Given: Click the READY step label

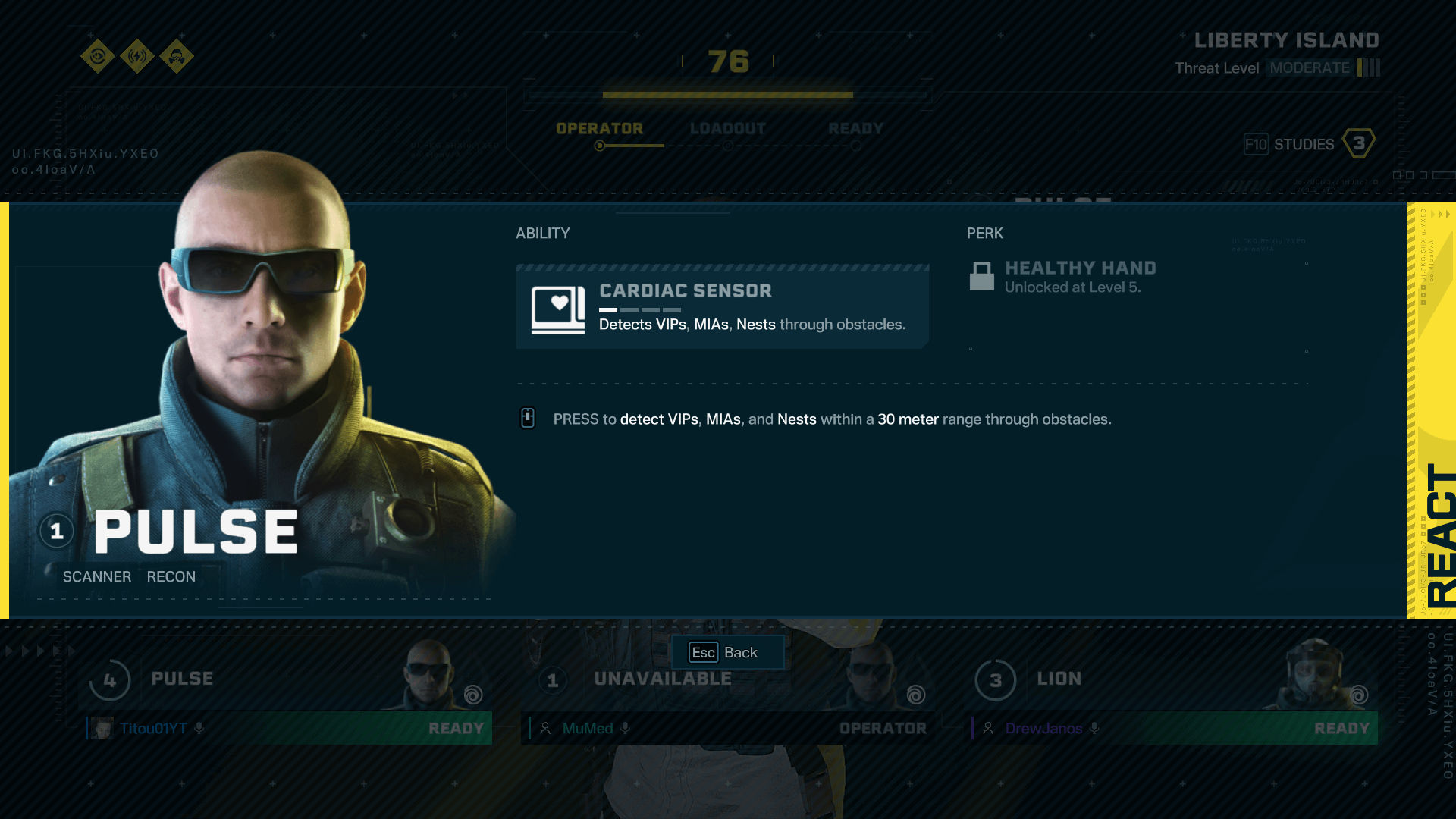Looking at the screenshot, I should point(855,128).
